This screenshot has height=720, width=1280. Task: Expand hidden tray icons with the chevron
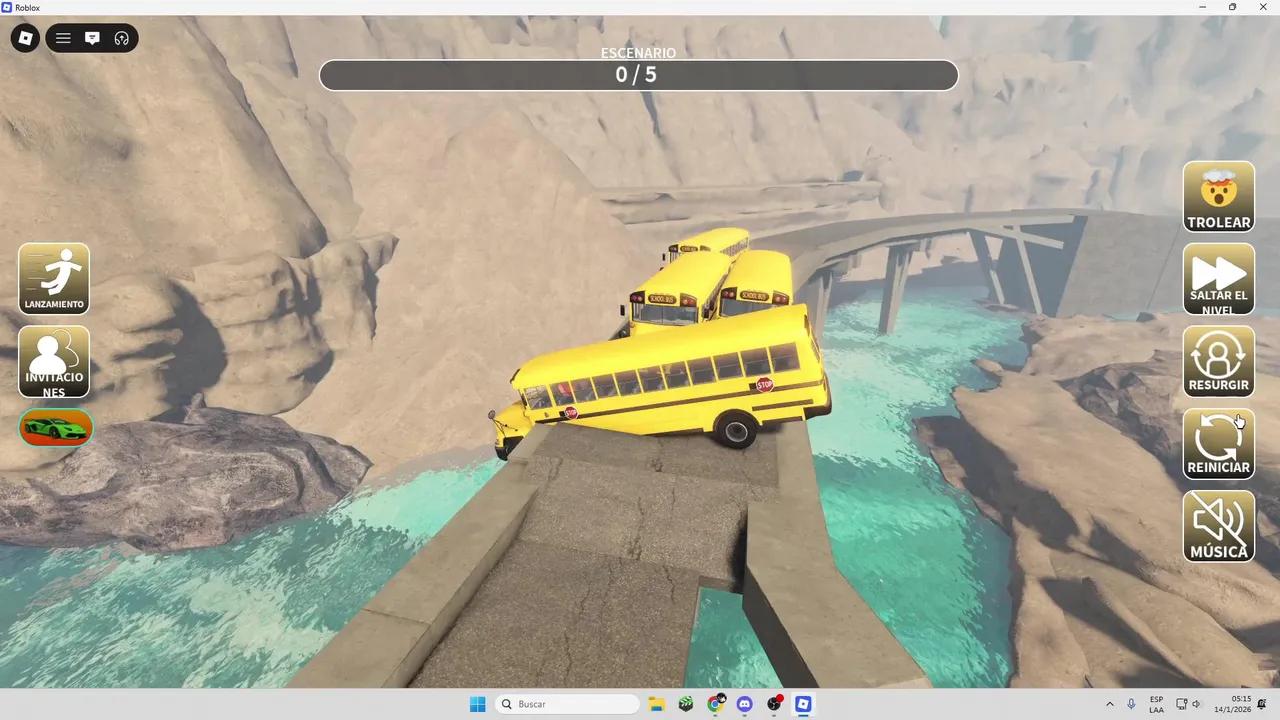(1109, 704)
